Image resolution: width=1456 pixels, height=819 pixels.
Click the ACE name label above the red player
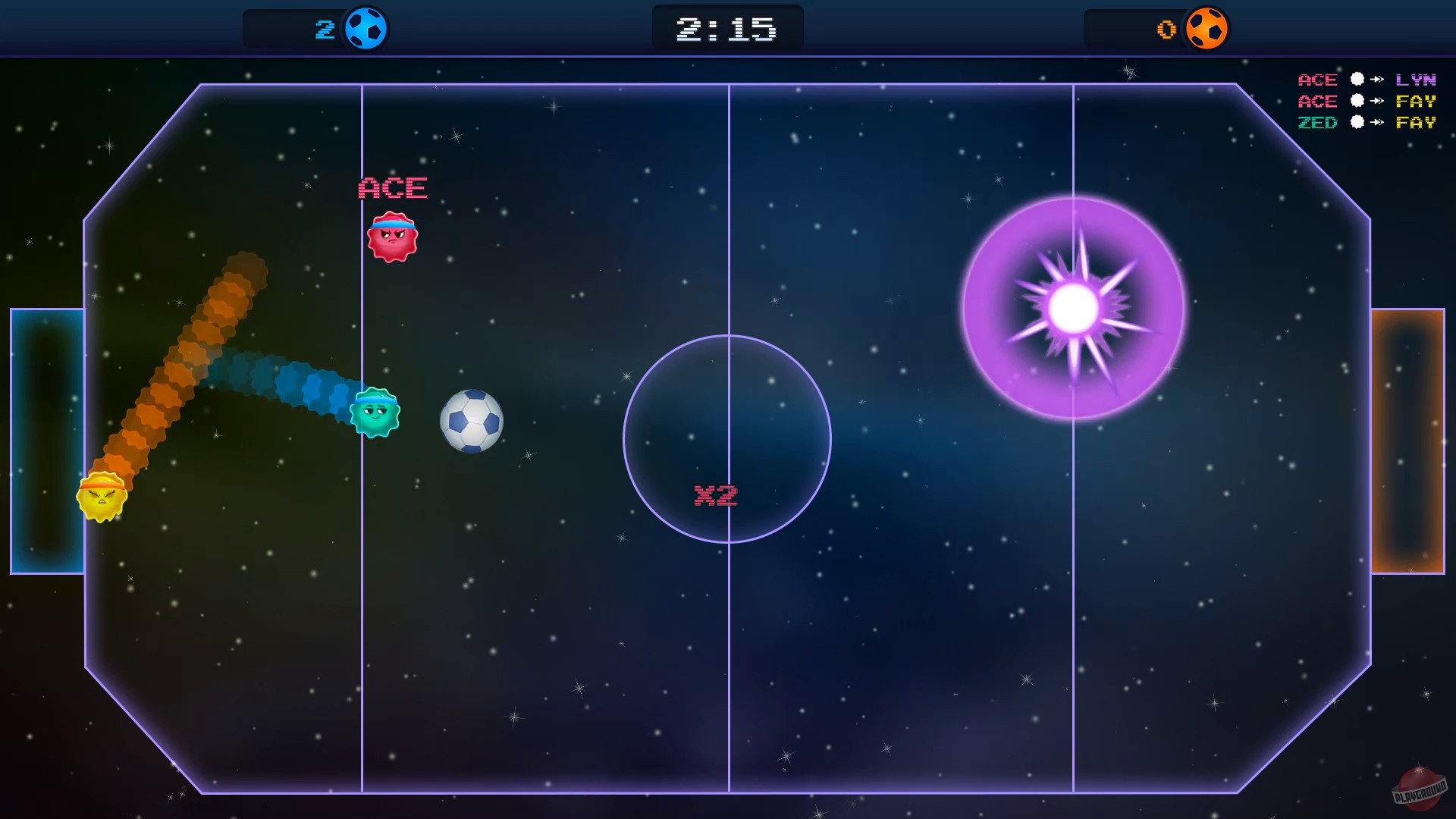tap(391, 187)
